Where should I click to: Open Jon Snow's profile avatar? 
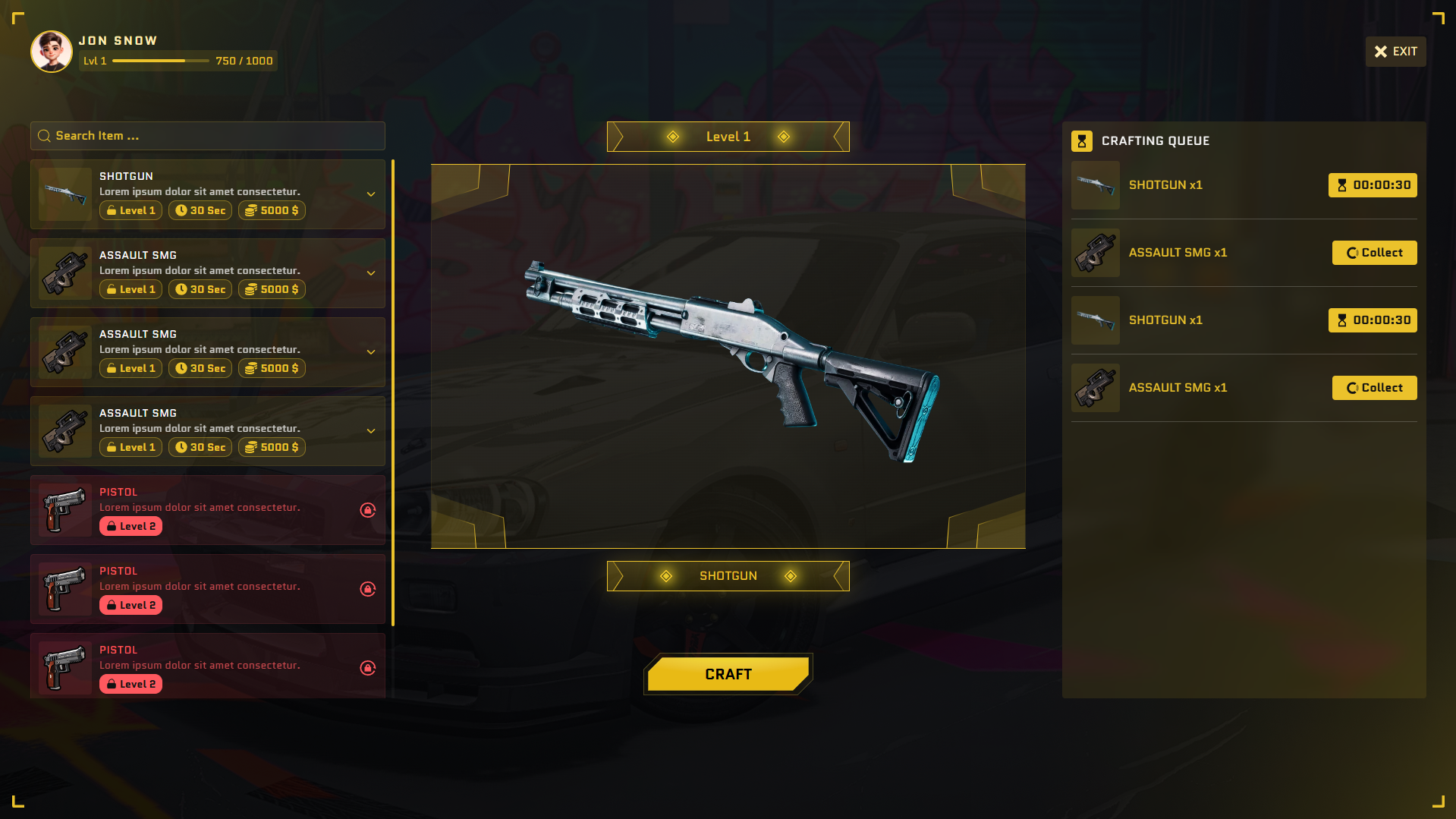click(52, 52)
